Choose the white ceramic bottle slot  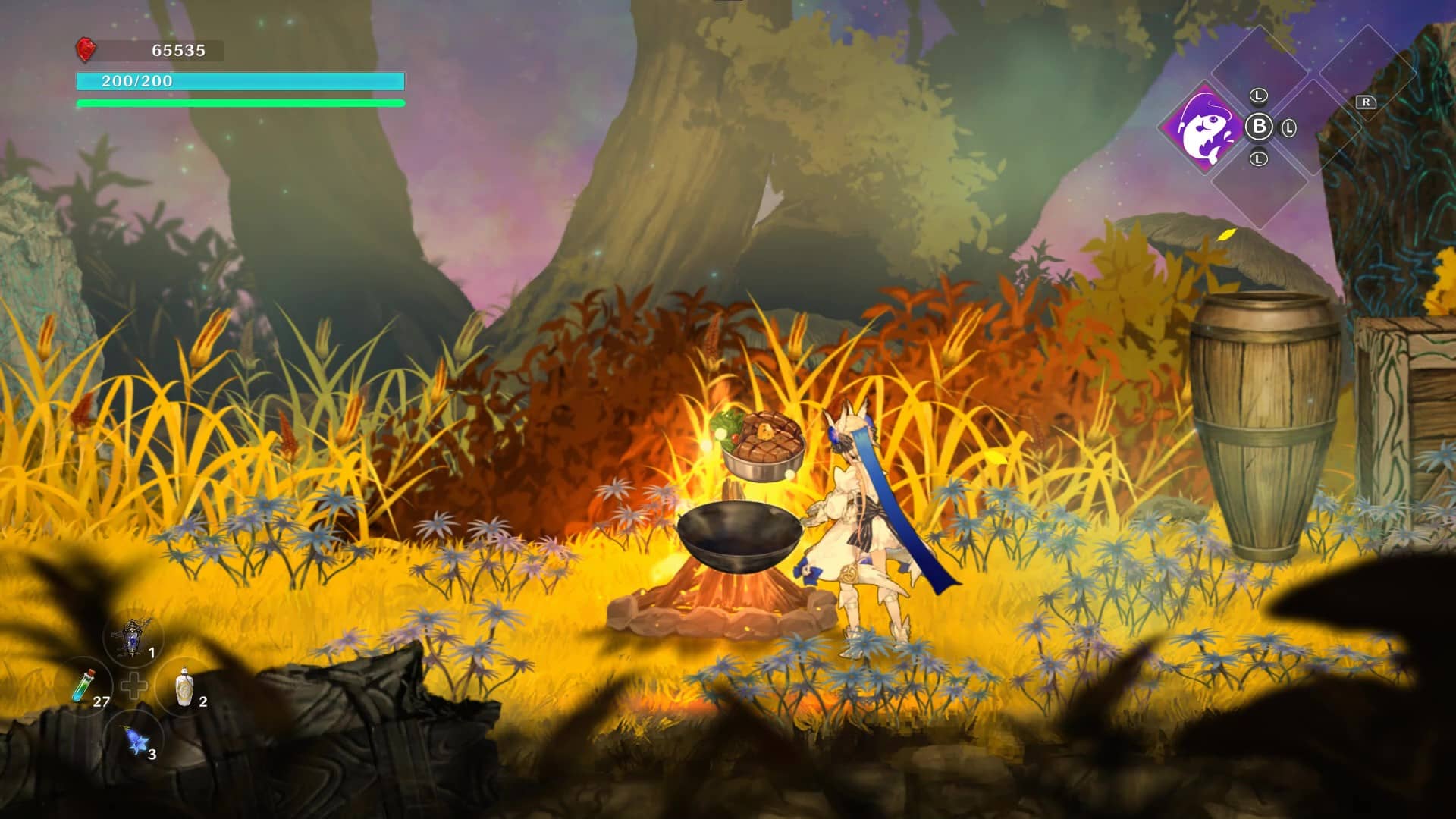click(184, 687)
